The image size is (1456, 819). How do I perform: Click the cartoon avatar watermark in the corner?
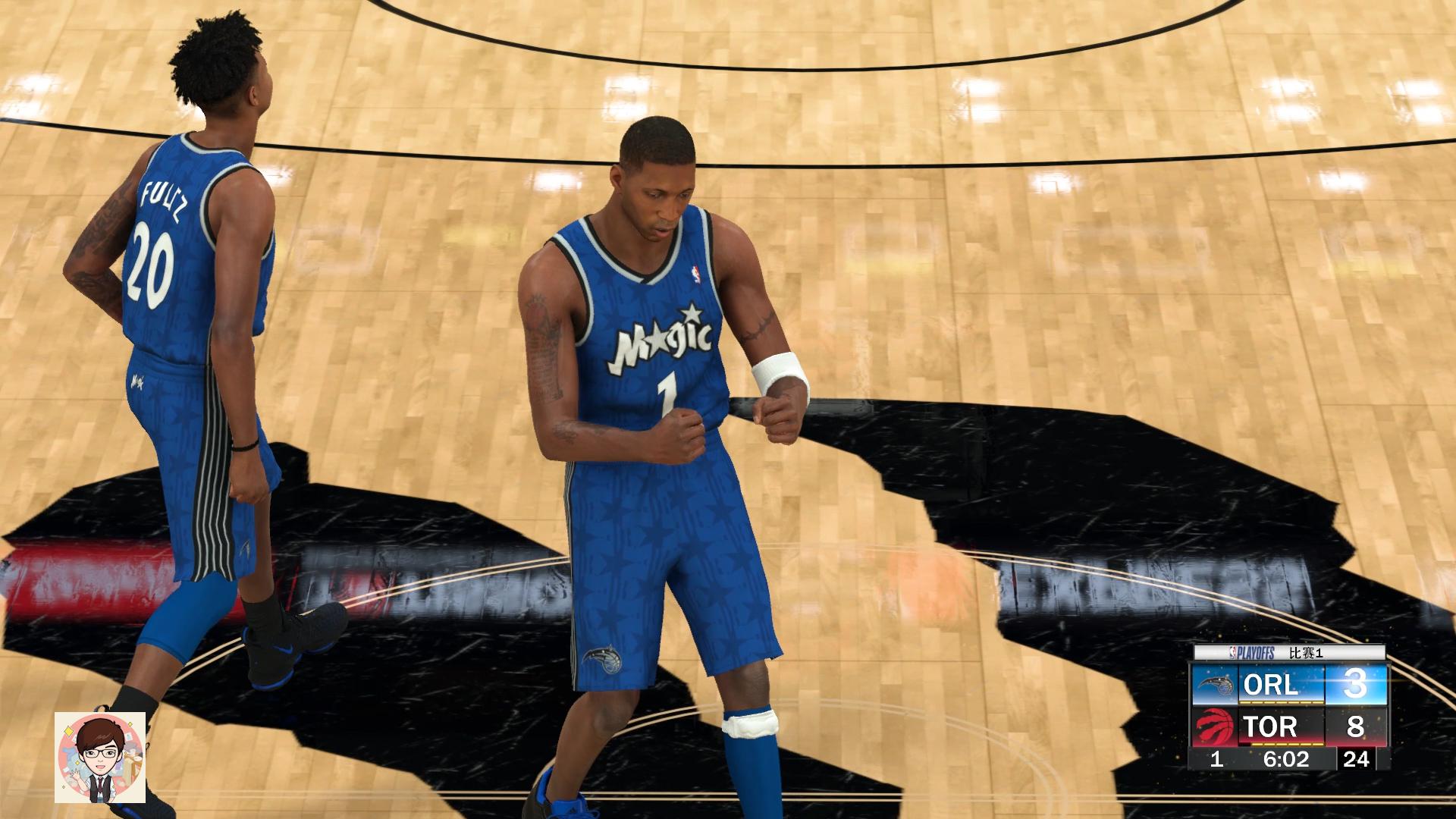point(99,758)
